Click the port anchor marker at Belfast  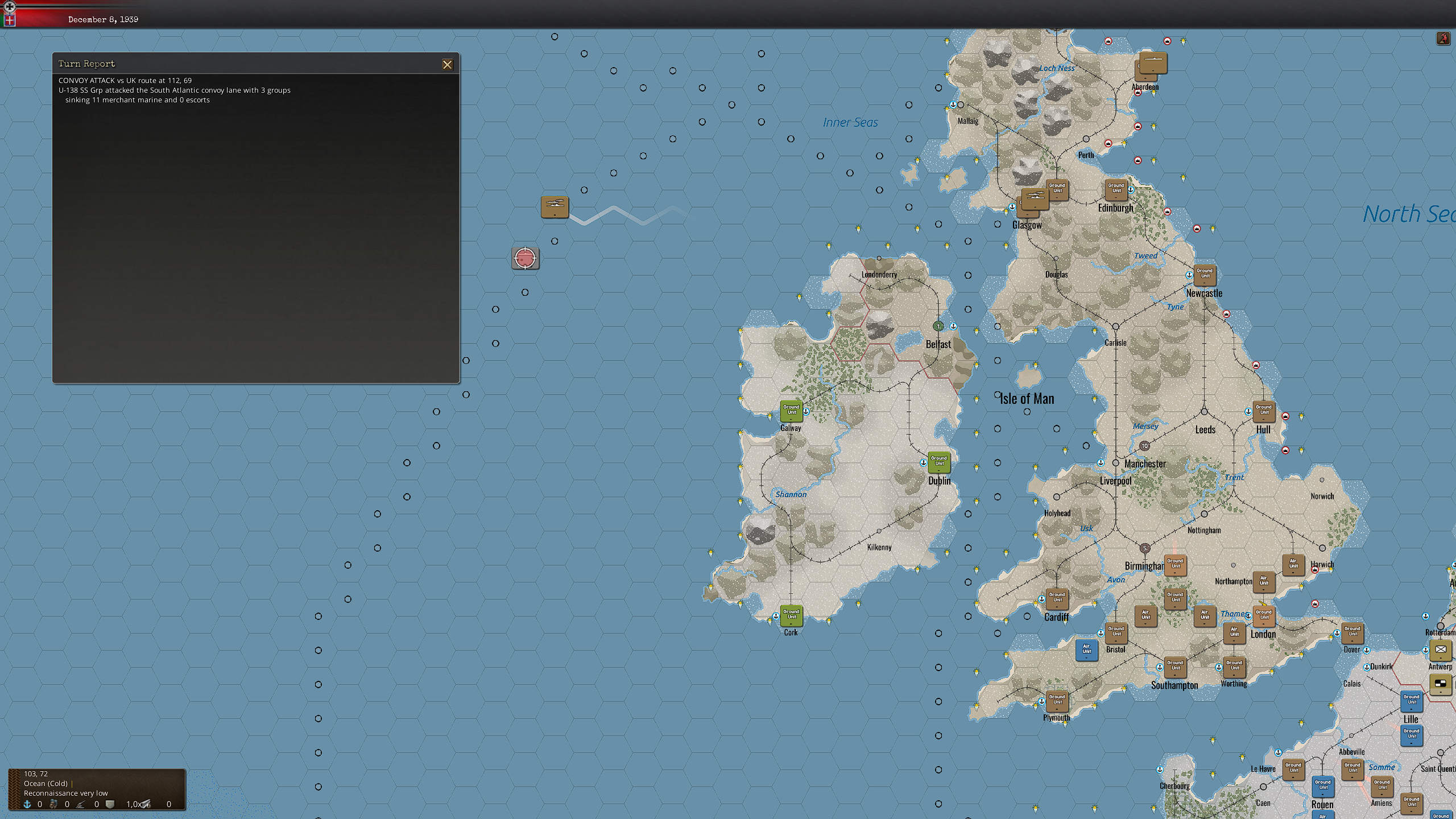953,326
